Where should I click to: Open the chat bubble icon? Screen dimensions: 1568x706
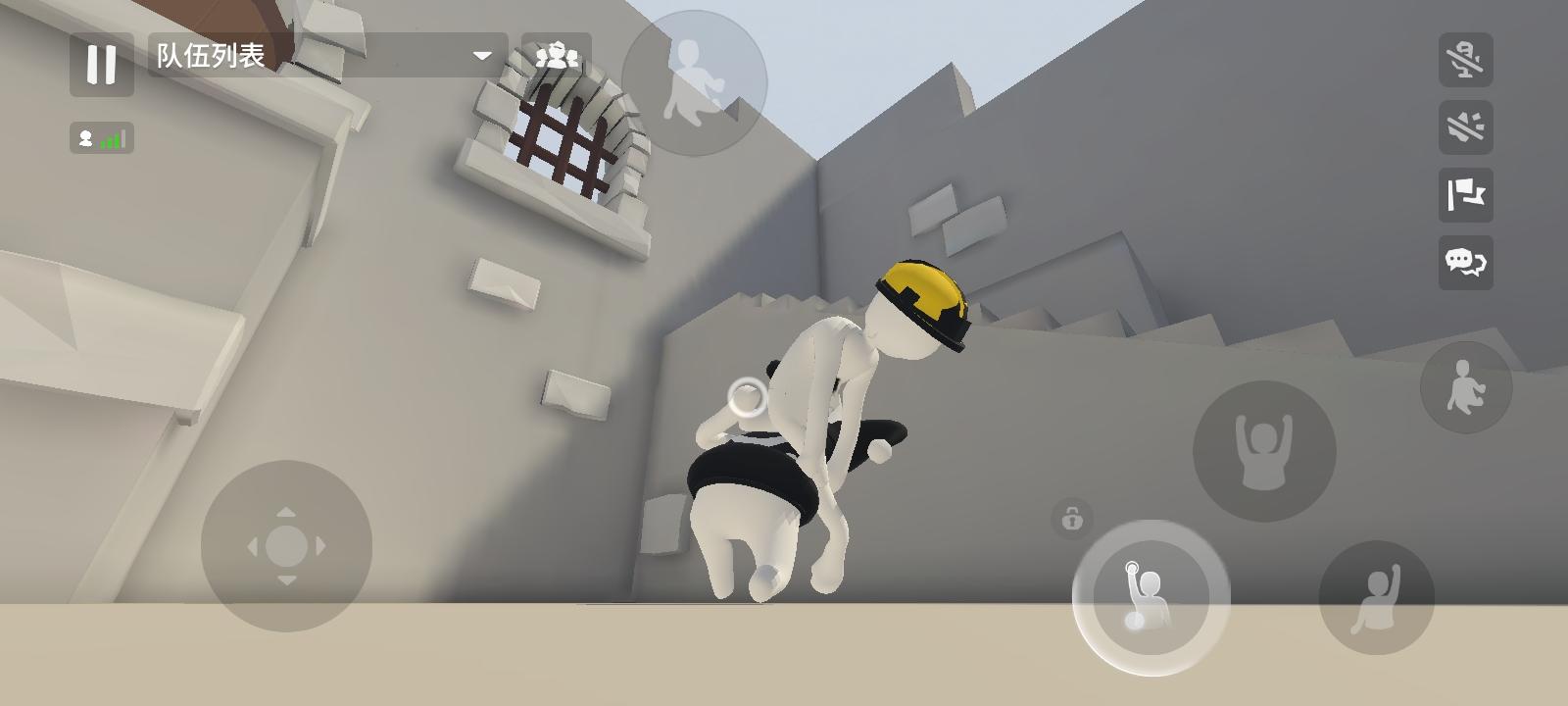pyautogui.click(x=1465, y=263)
